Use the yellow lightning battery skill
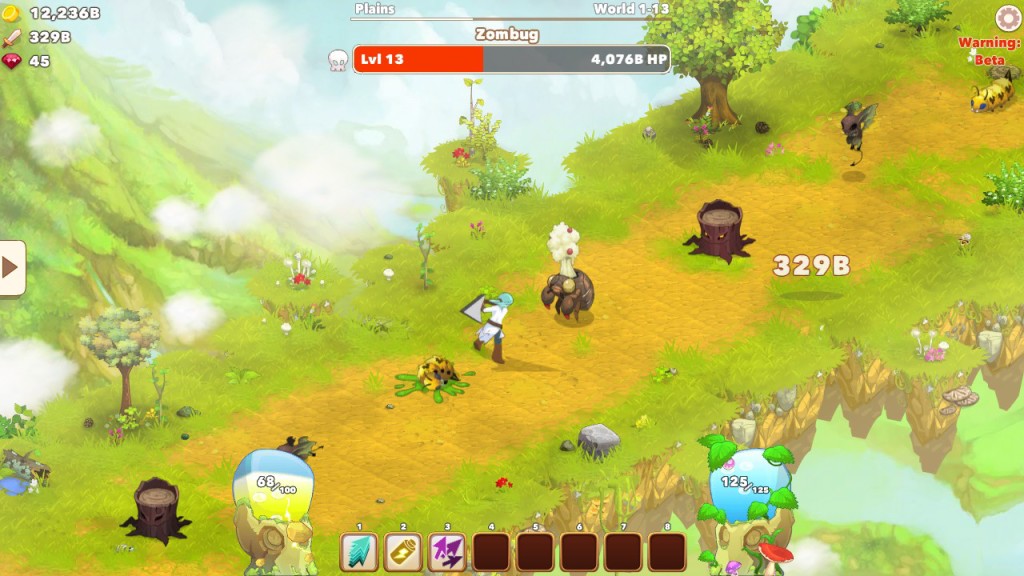1024x576 pixels. click(403, 551)
